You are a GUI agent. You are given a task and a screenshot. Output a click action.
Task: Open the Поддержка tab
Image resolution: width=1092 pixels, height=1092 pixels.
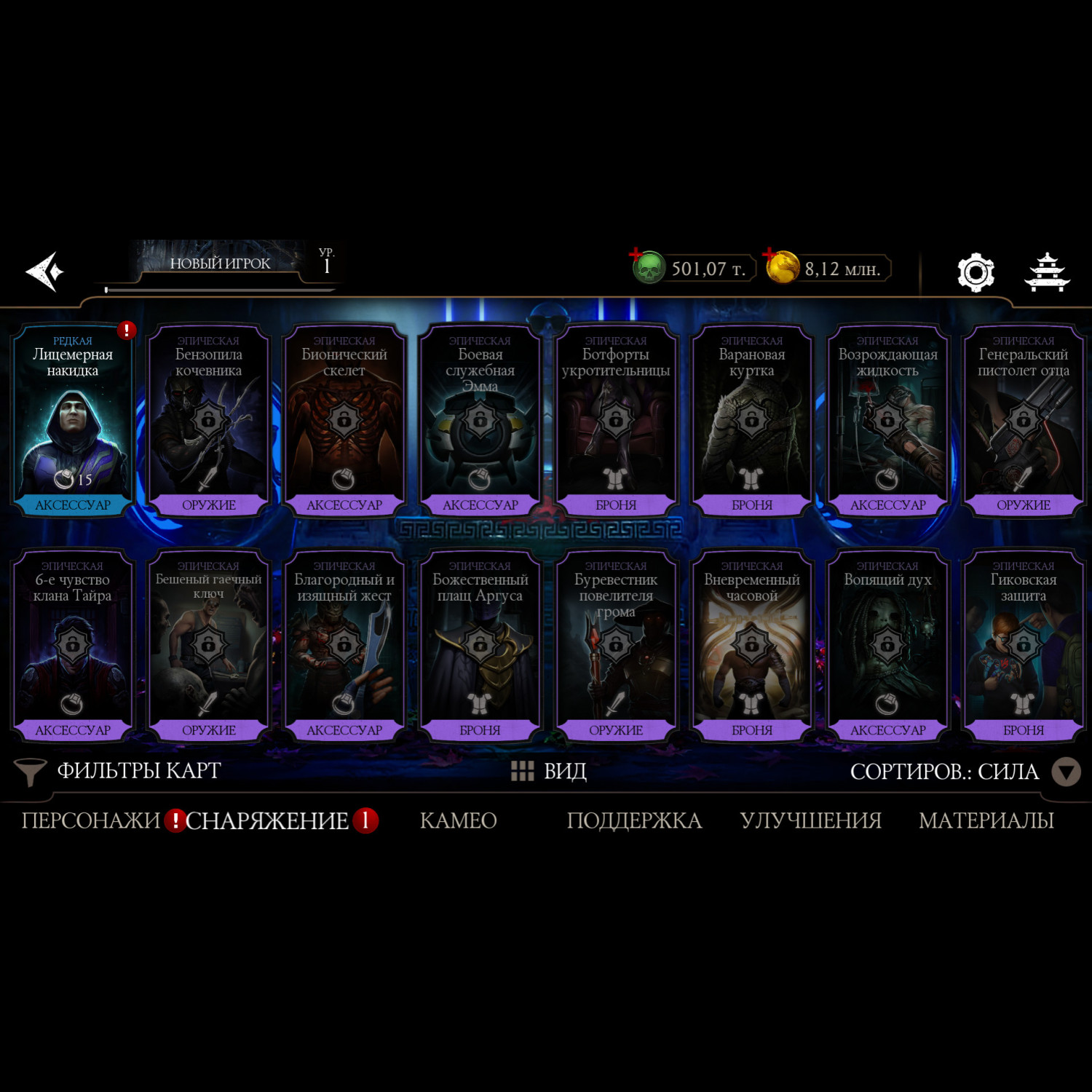coord(634,820)
